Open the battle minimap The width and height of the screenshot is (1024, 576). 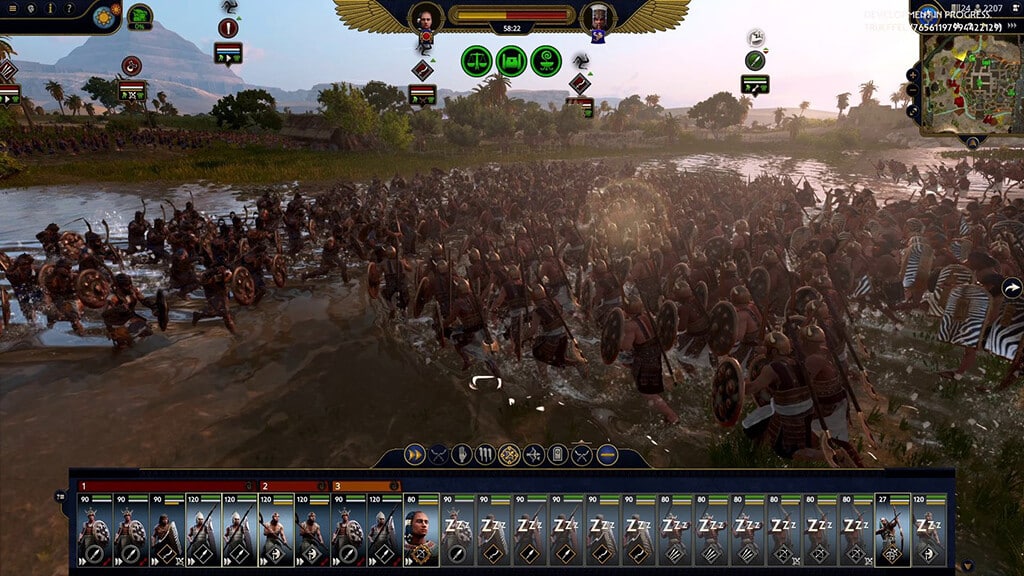[x=967, y=85]
